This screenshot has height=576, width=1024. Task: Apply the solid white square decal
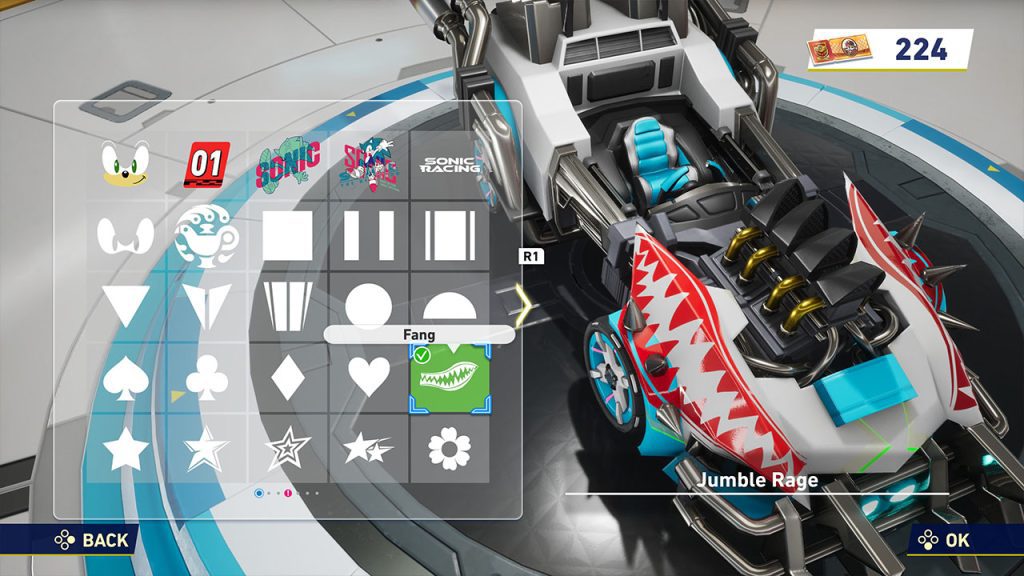click(x=288, y=236)
